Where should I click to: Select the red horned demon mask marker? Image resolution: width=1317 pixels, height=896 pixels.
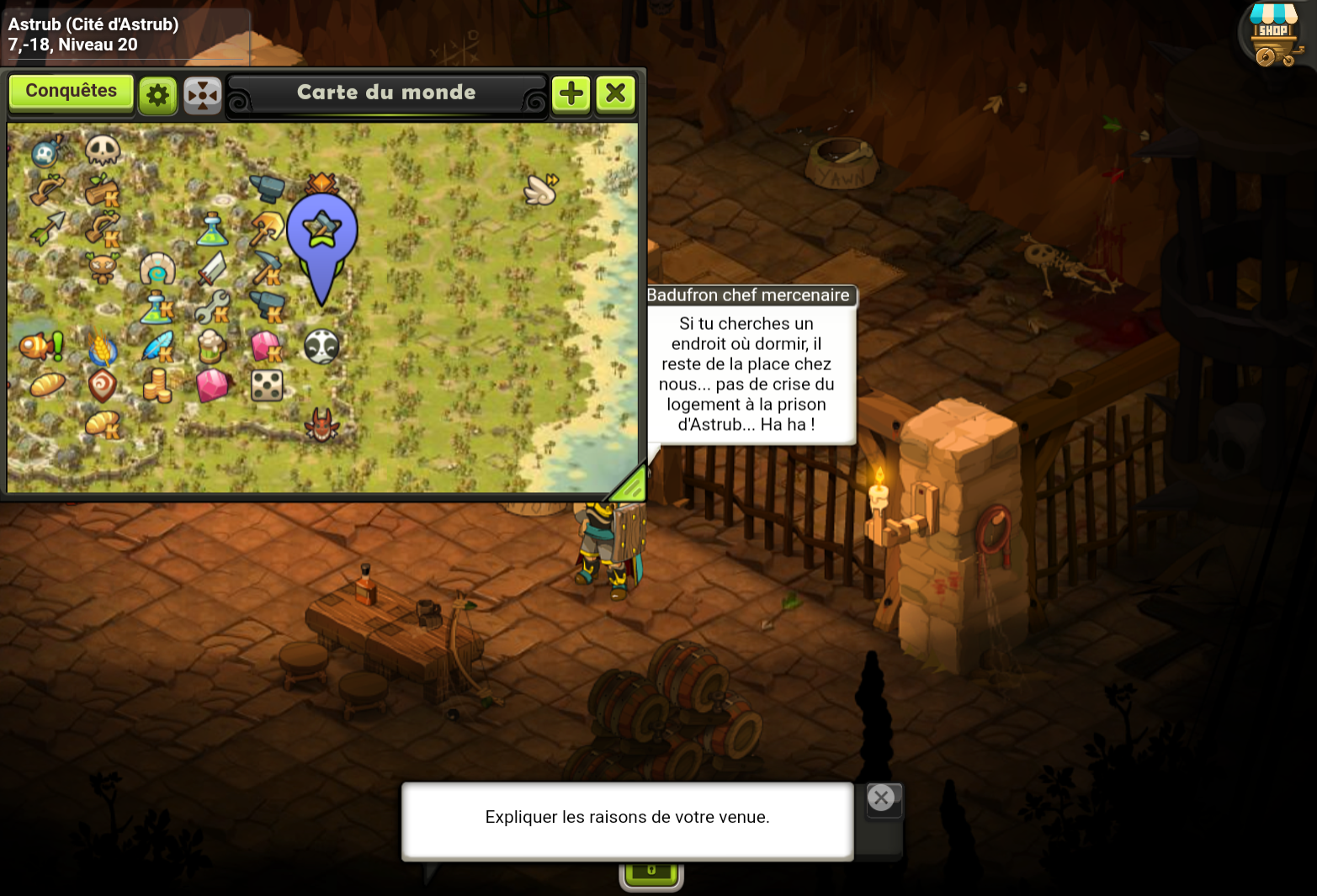(x=321, y=426)
